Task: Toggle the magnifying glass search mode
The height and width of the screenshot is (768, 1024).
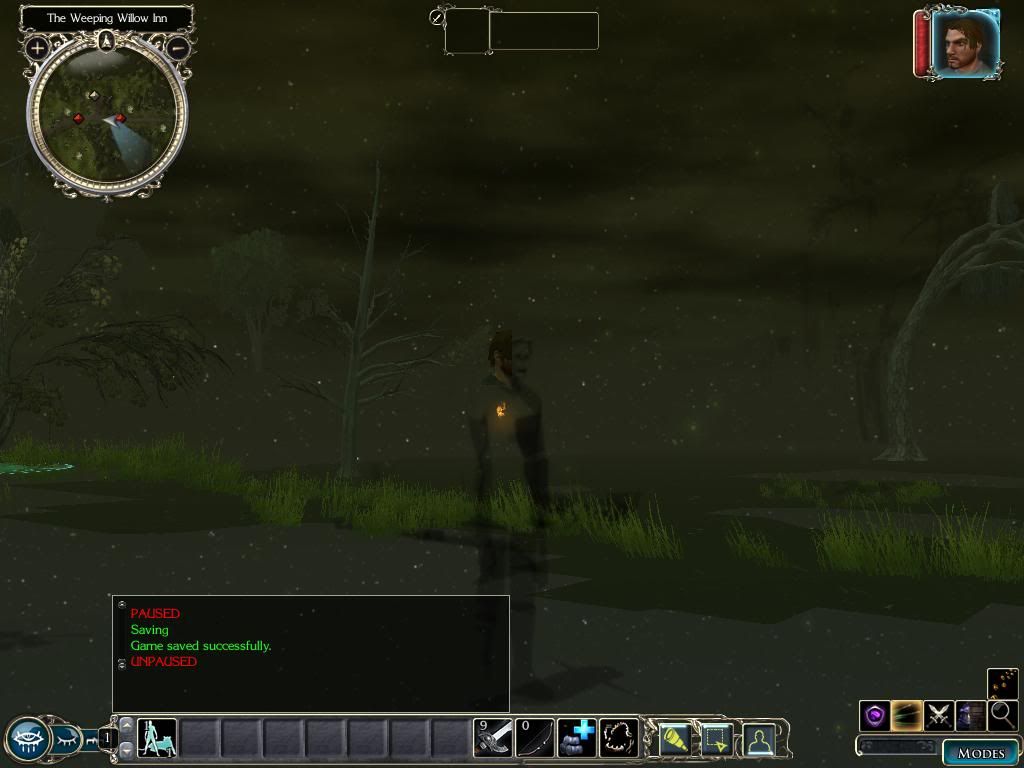Action: click(1001, 715)
